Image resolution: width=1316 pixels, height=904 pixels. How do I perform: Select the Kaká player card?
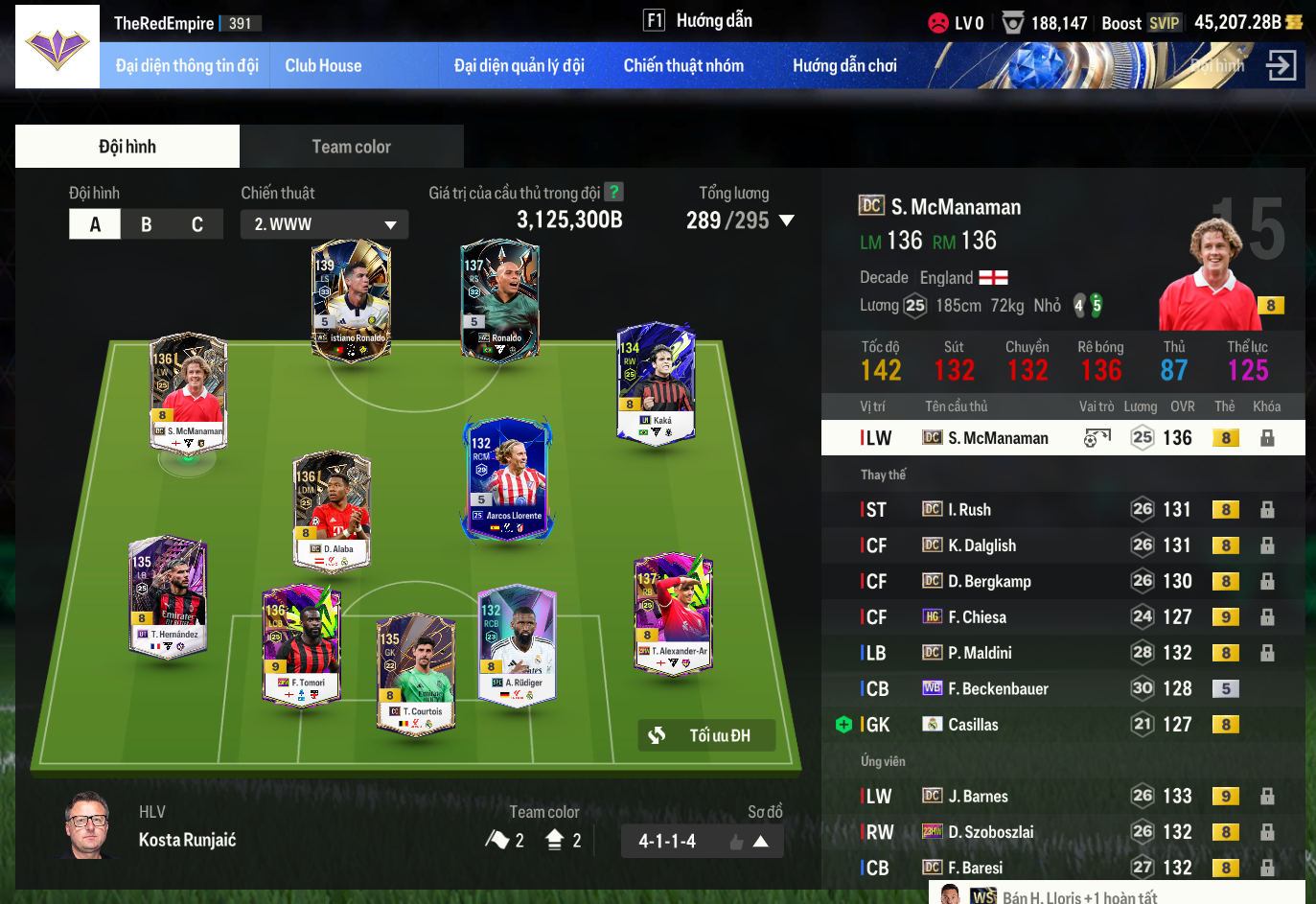click(656, 383)
